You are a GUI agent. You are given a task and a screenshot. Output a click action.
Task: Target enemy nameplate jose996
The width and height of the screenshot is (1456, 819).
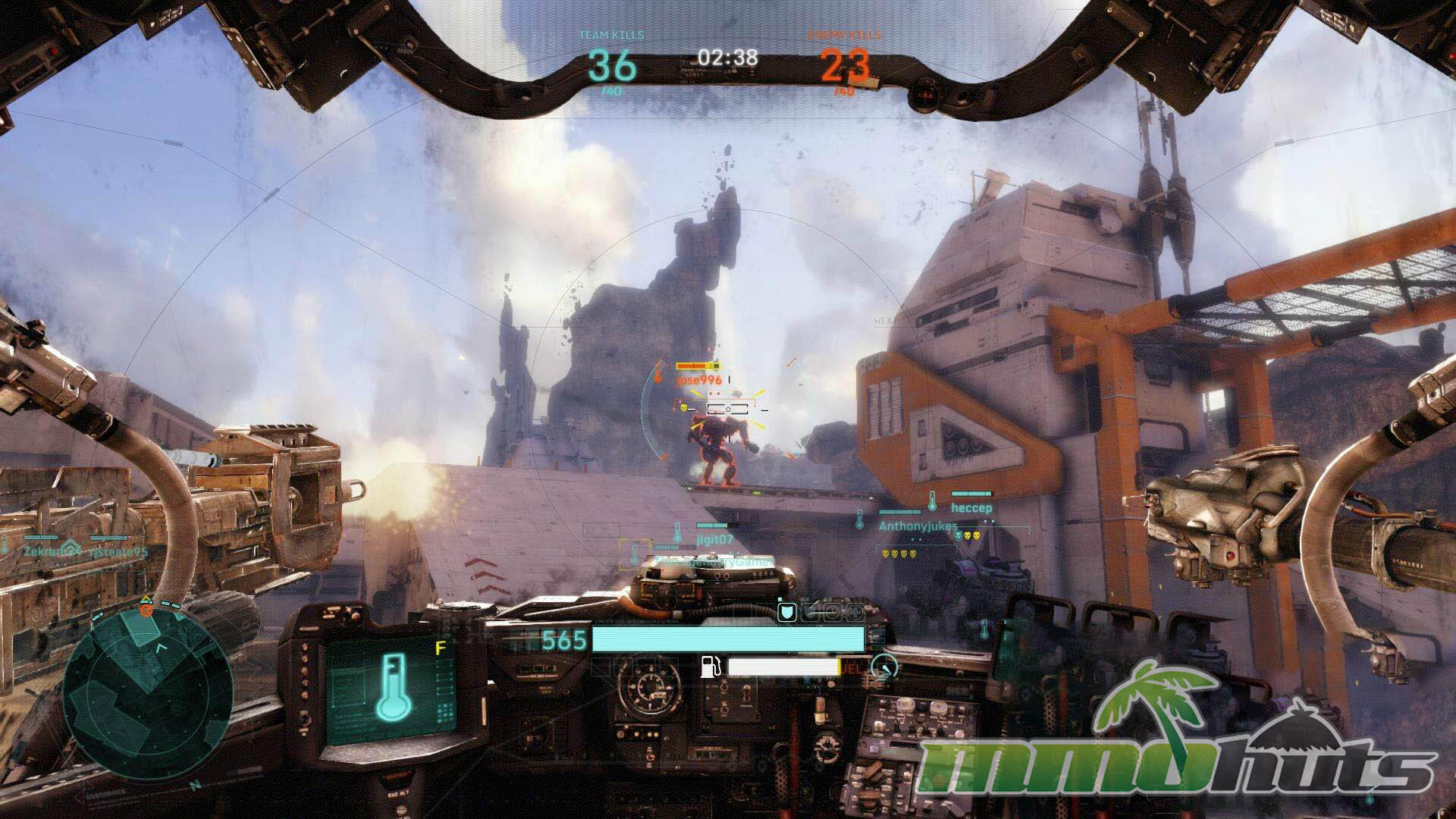click(x=699, y=379)
